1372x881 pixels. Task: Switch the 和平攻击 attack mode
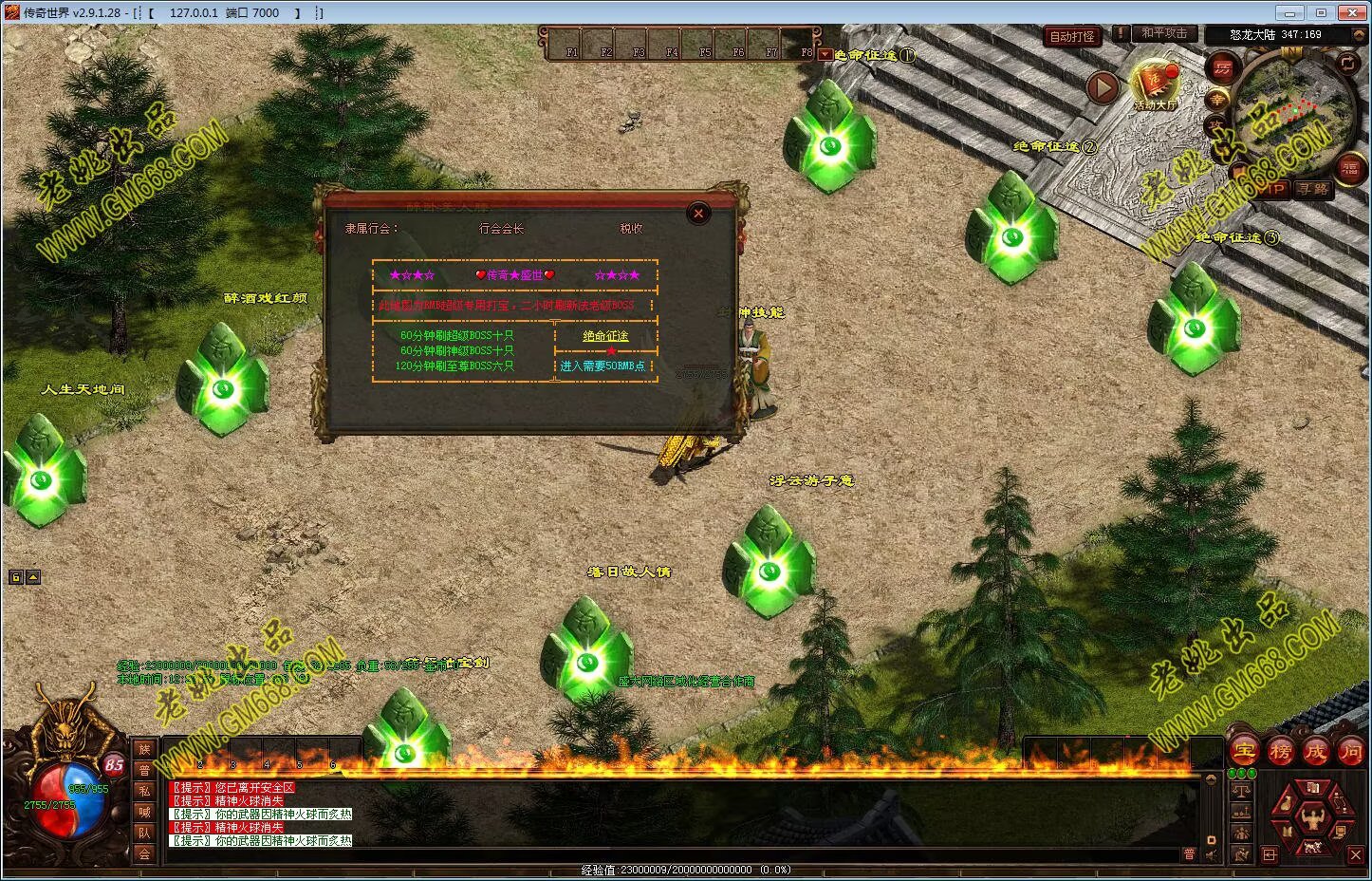pos(1163,33)
